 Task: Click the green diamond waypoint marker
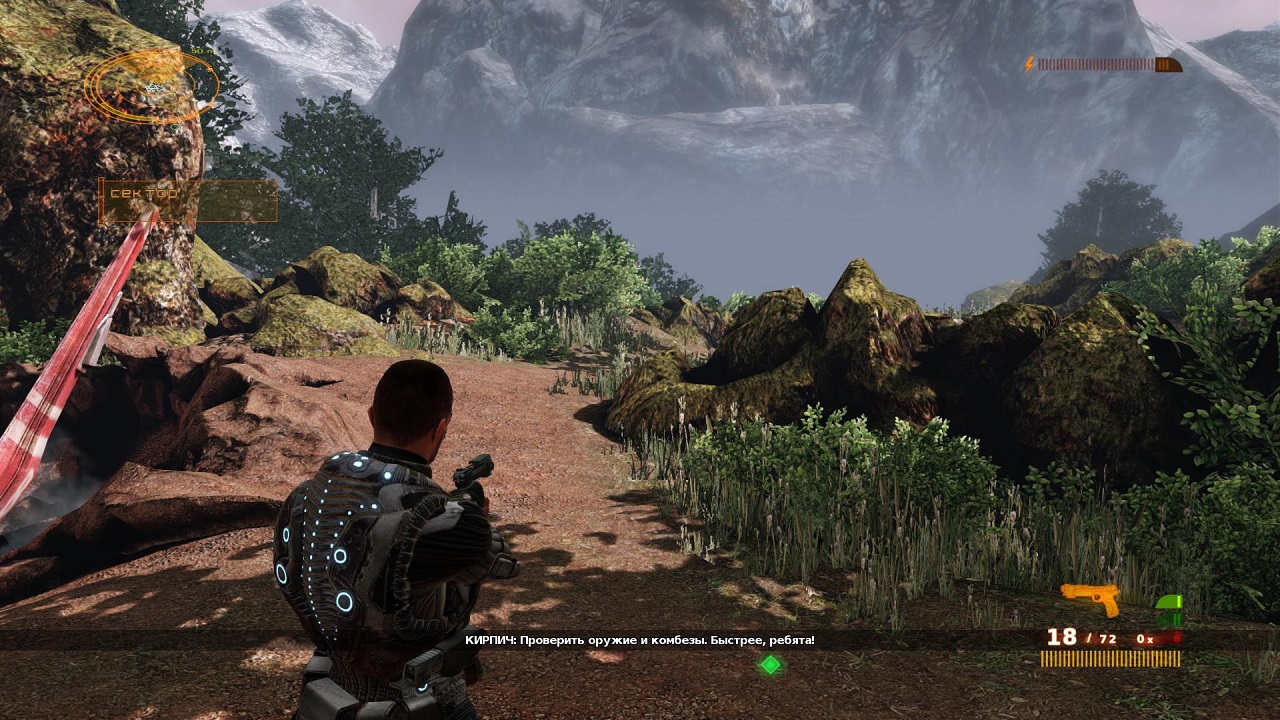pos(770,663)
